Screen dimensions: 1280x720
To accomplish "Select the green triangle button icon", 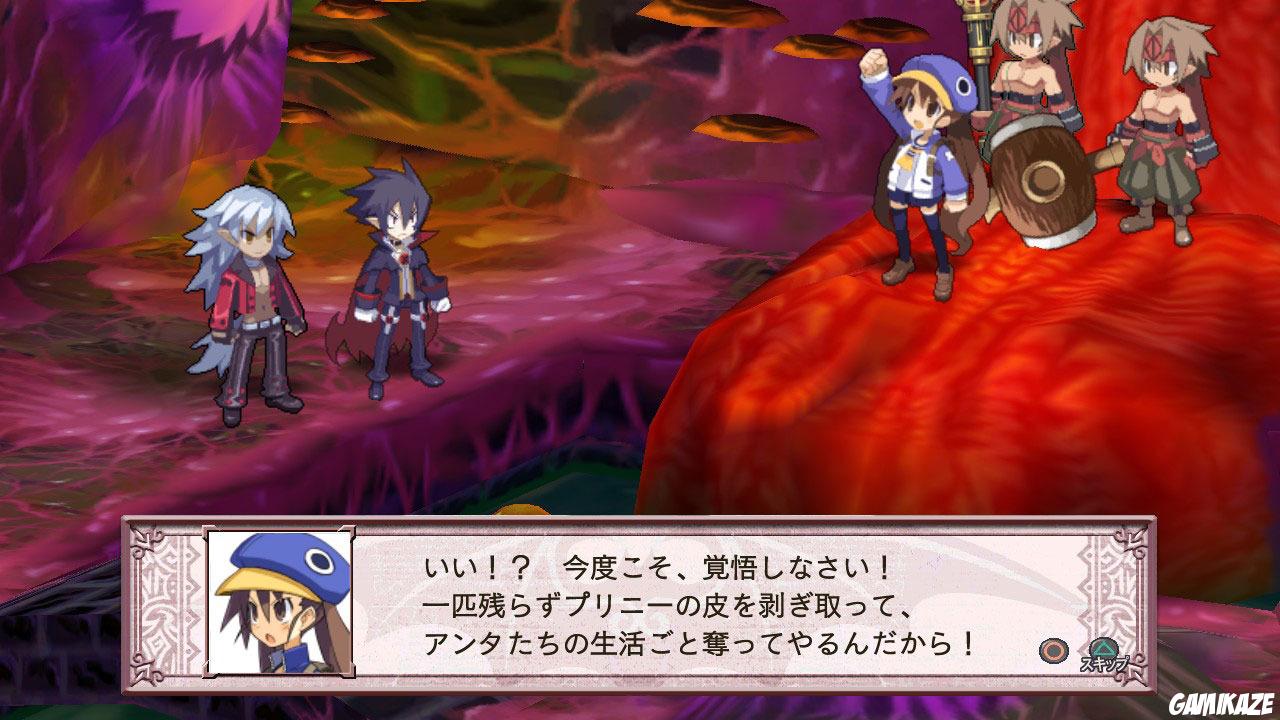I will (x=1104, y=649).
